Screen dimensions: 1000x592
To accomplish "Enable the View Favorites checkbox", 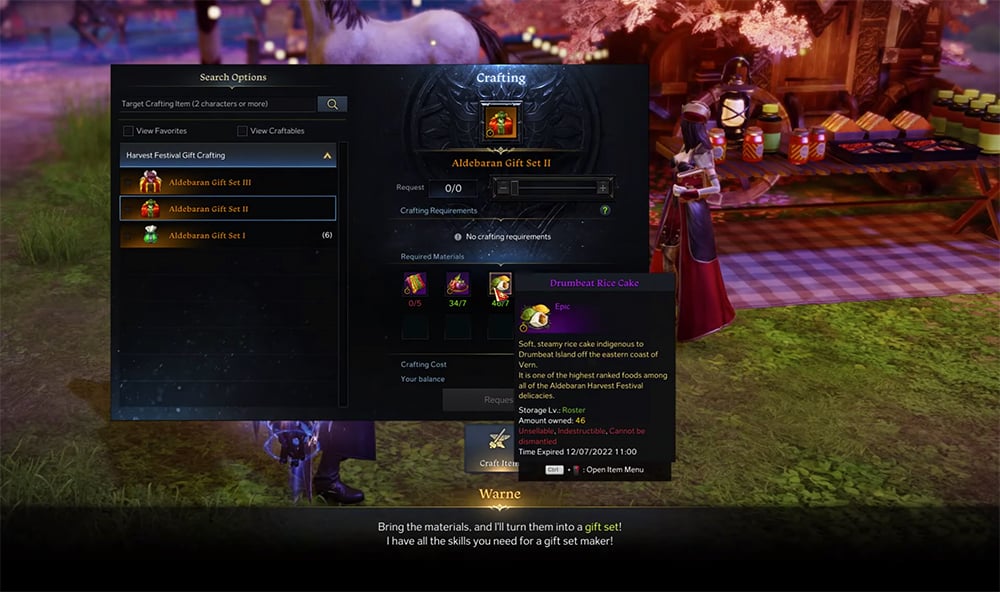I will tap(128, 131).
